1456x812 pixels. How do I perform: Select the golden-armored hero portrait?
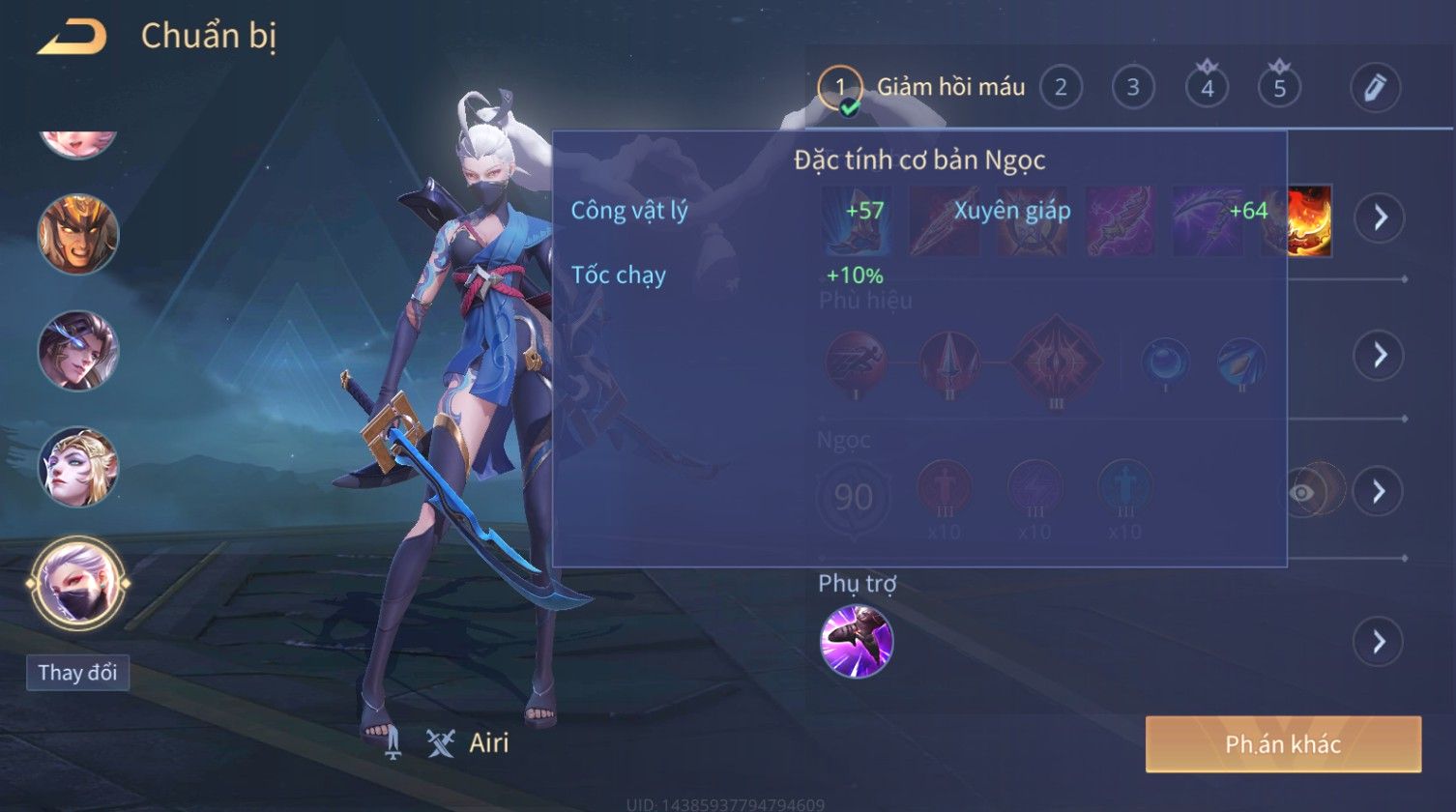coord(78,234)
